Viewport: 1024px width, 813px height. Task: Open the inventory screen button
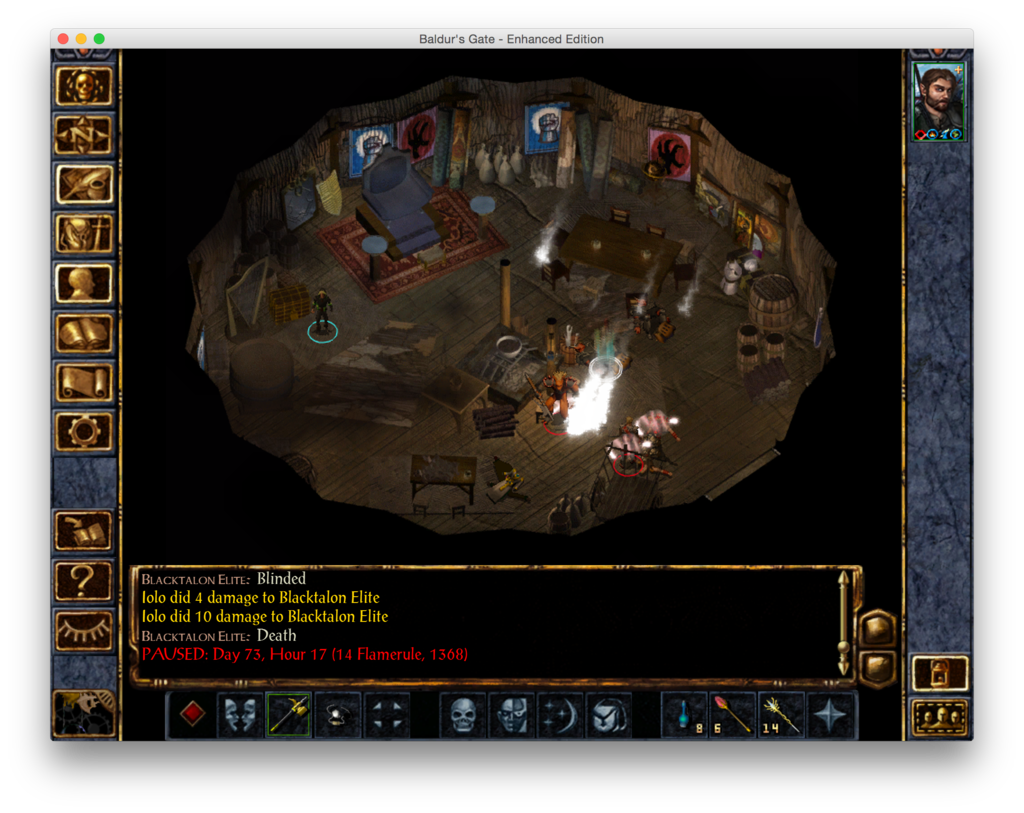coord(84,233)
